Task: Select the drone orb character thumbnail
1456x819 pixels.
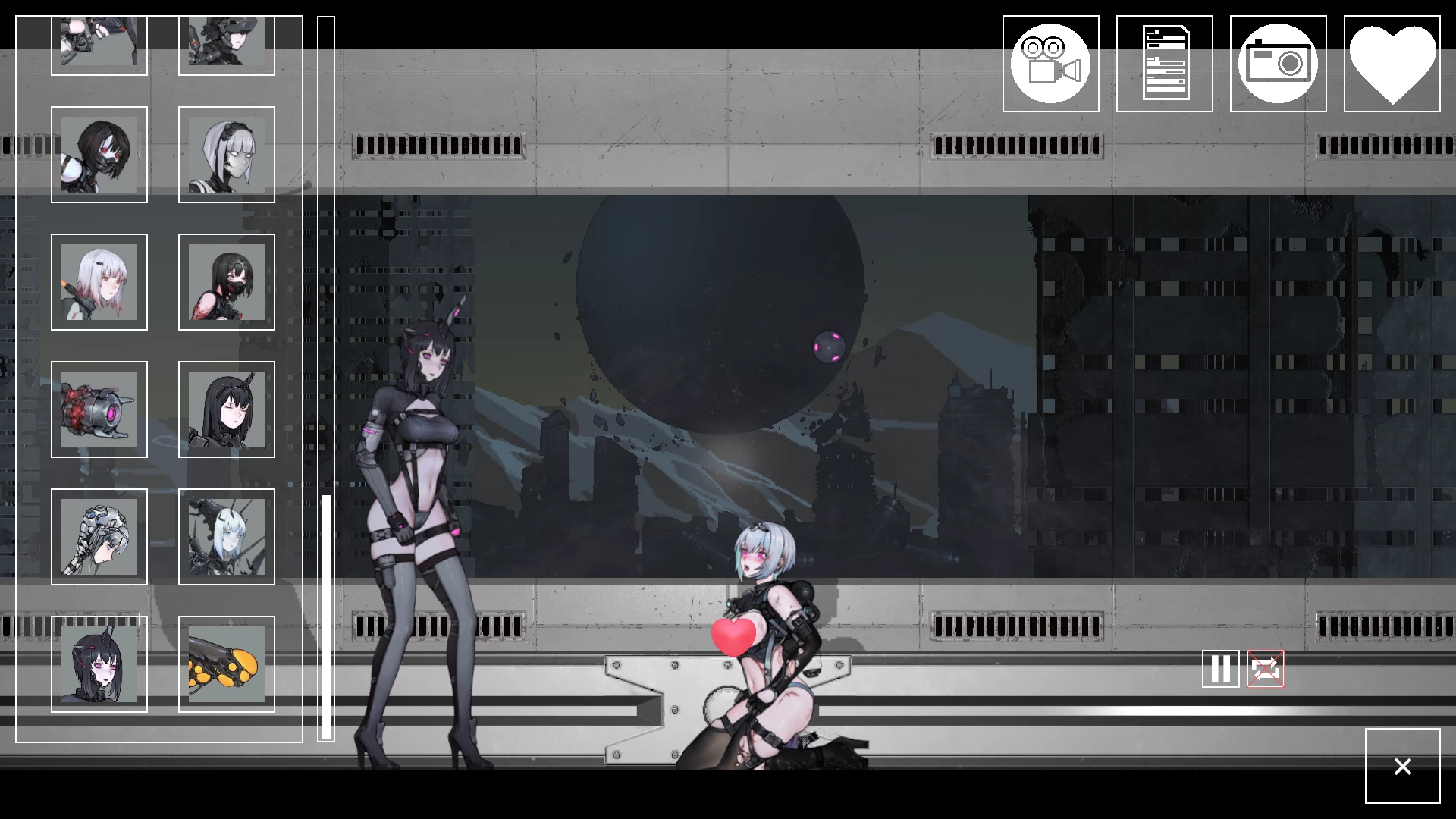Action: point(99,410)
